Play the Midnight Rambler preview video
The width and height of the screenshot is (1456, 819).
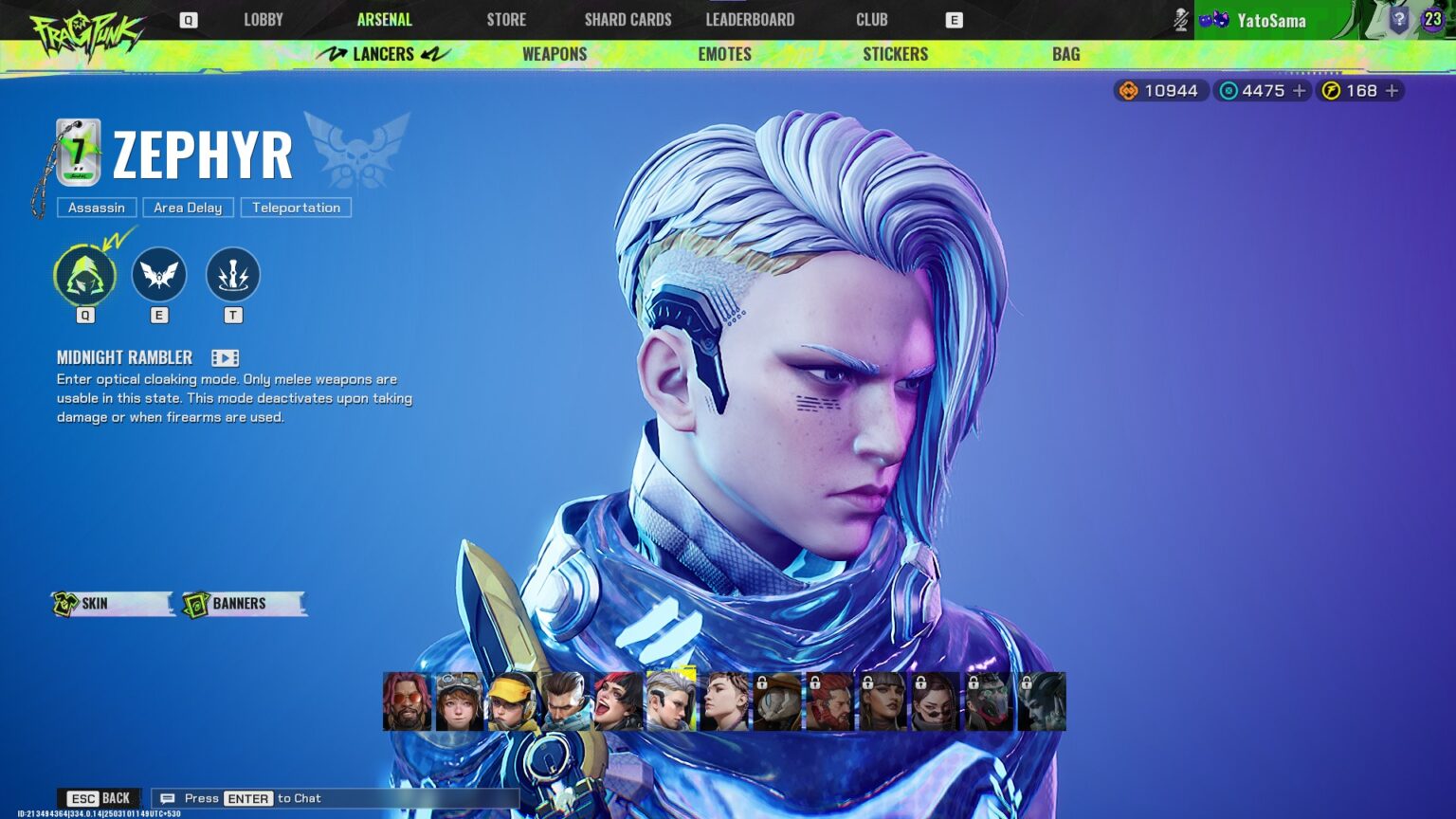(x=225, y=357)
